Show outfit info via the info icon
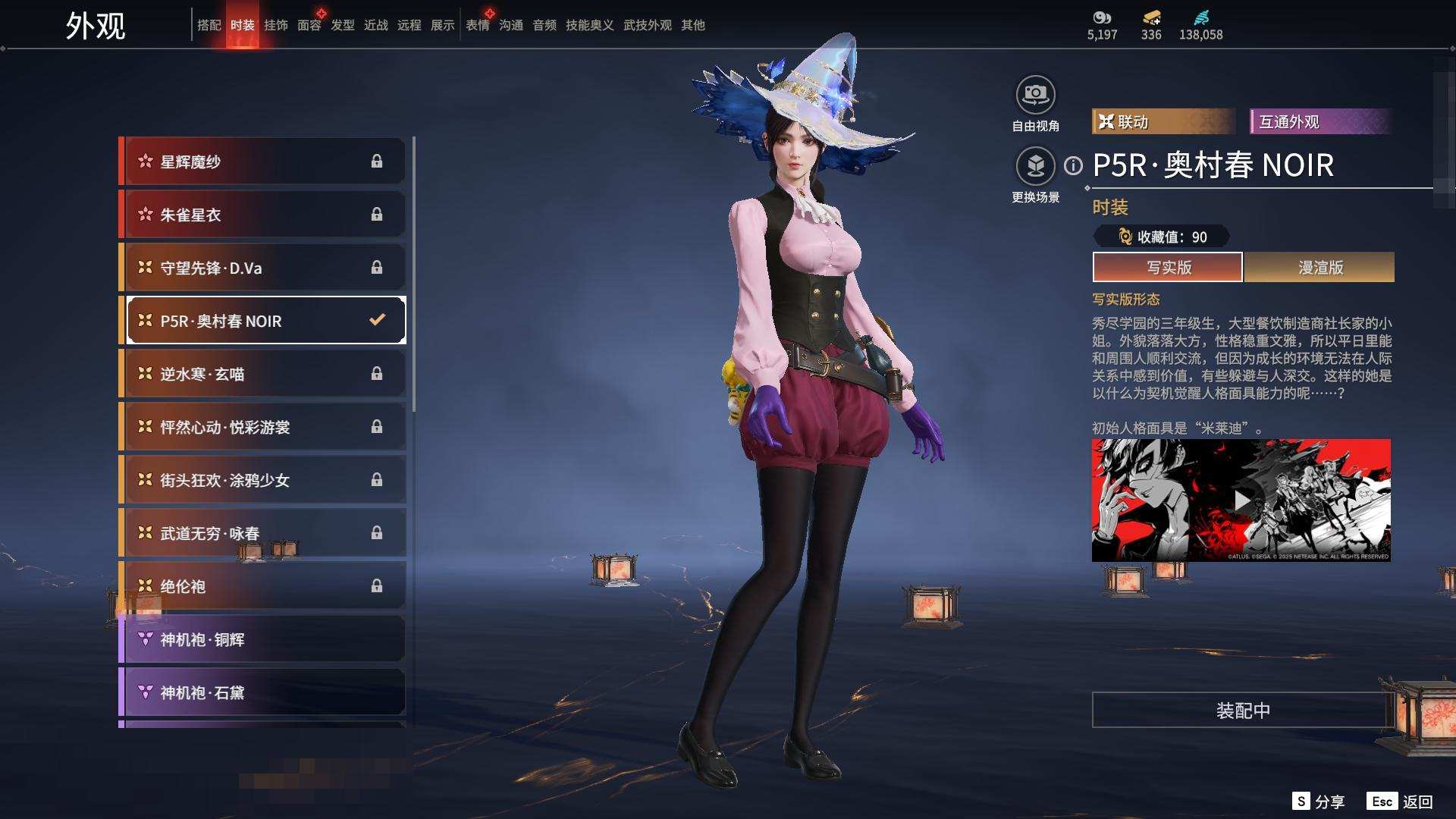The height and width of the screenshot is (819, 1456). [1073, 165]
